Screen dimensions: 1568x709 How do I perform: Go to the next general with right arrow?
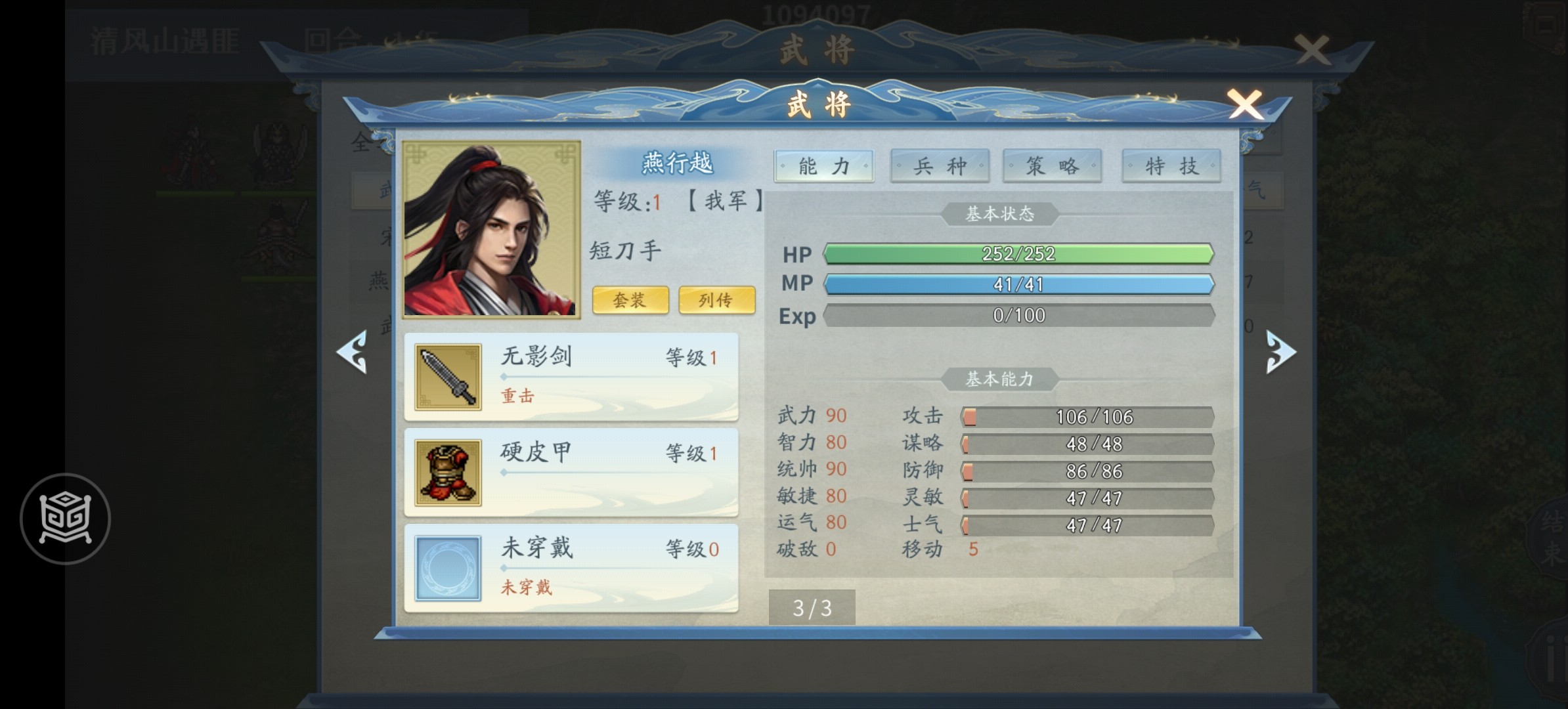coord(1280,353)
